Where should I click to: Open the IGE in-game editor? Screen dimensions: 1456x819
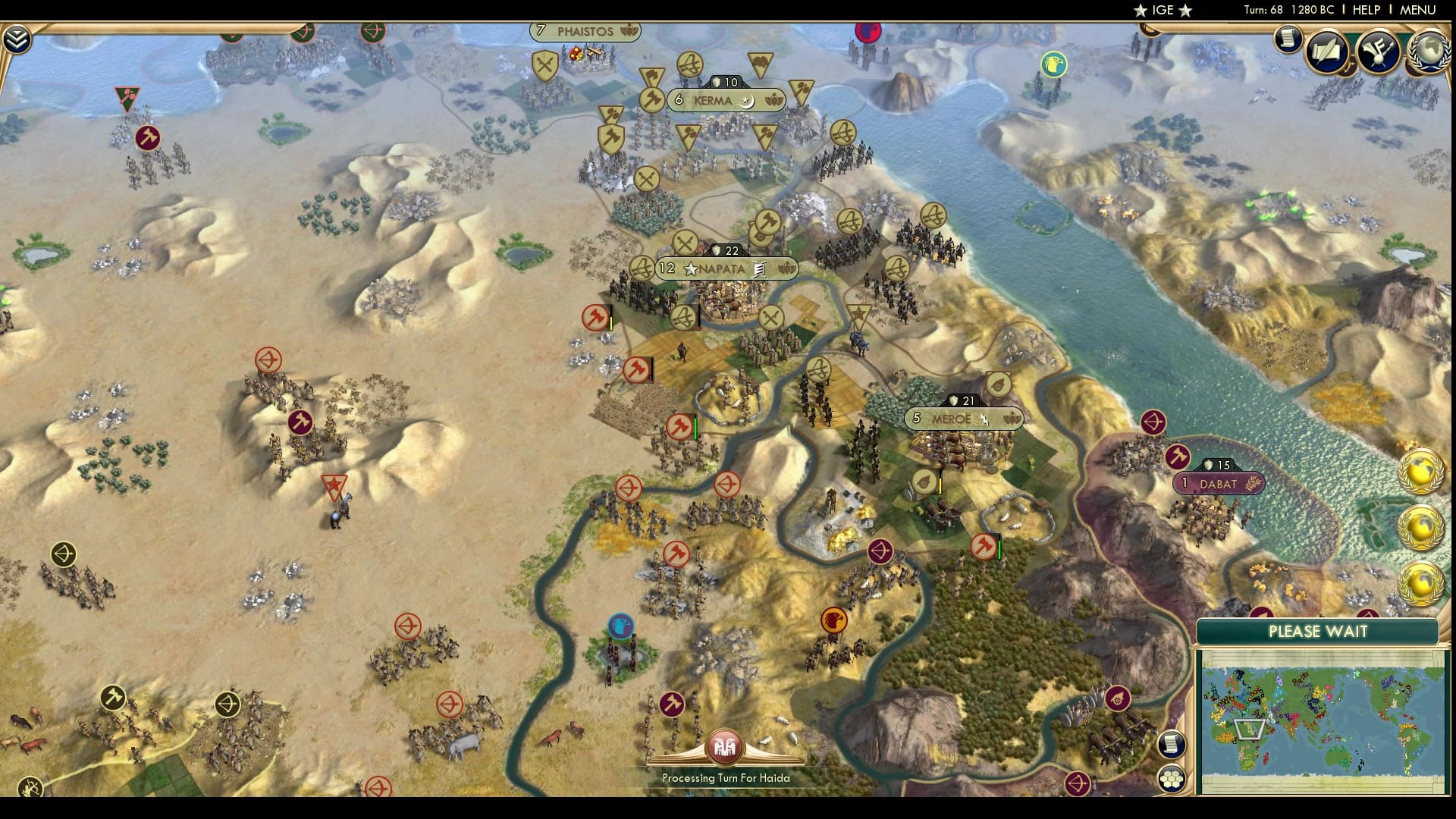[1163, 10]
